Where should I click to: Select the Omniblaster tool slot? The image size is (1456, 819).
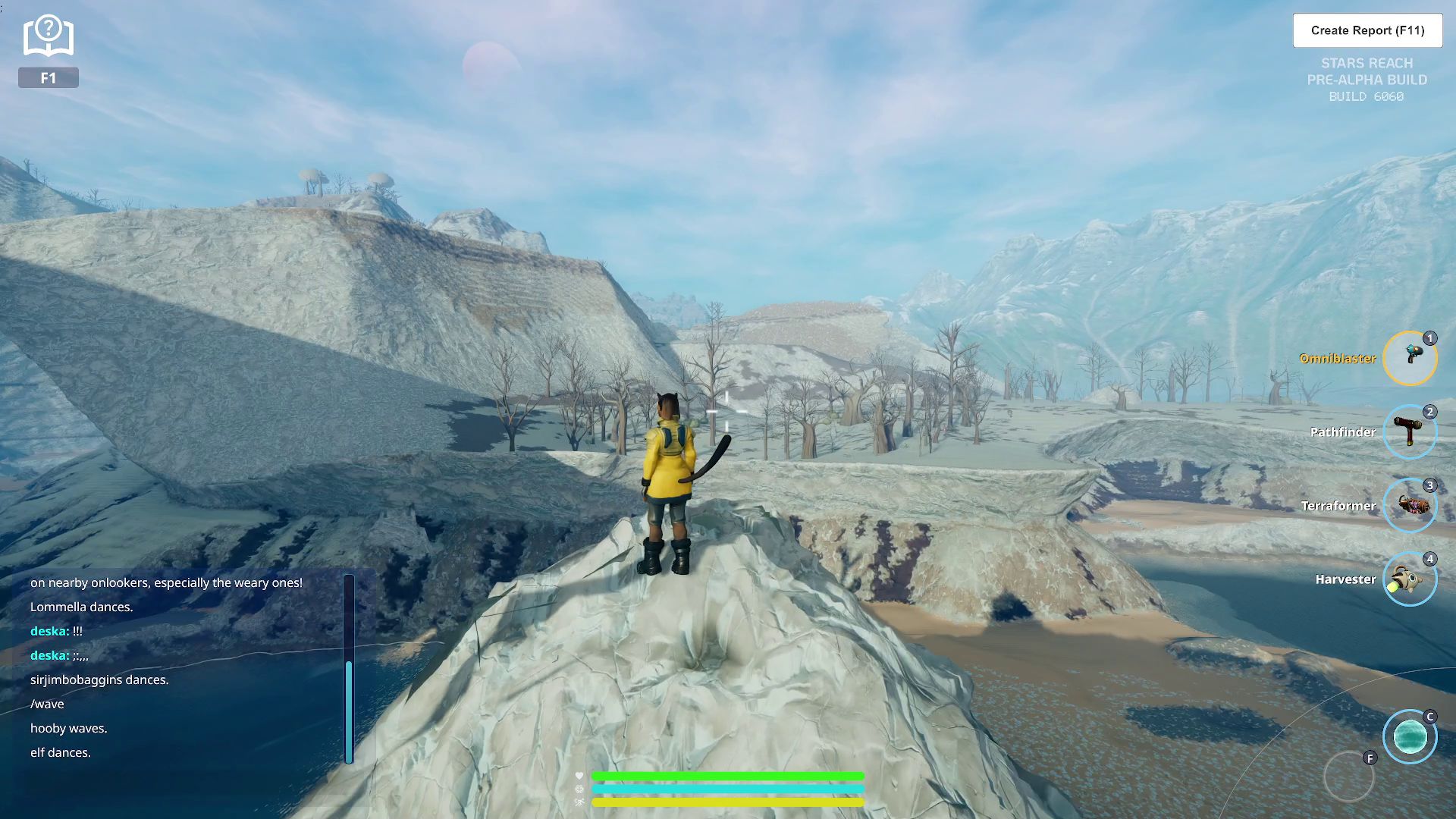(1410, 358)
